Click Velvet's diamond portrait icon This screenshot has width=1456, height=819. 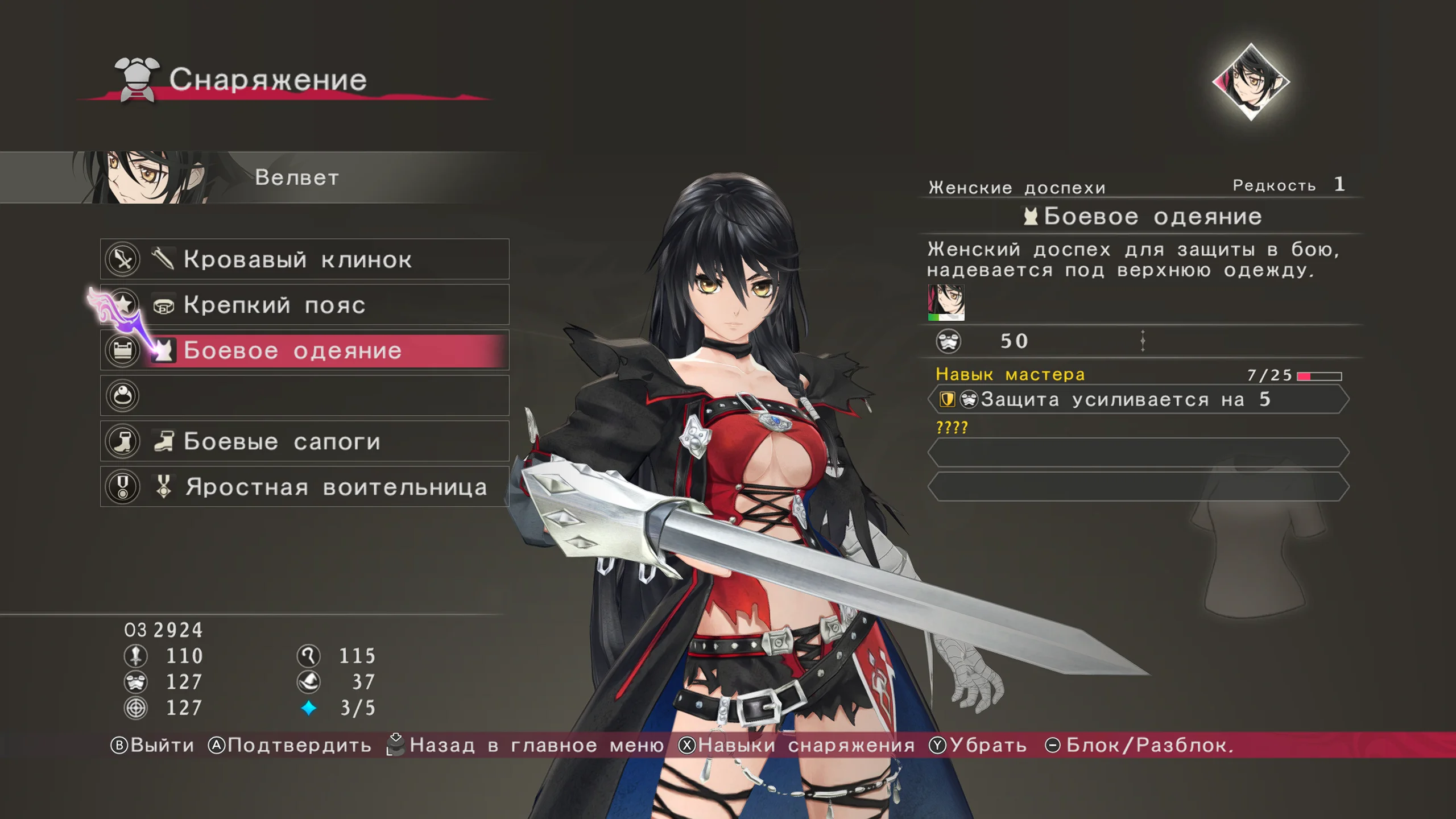pyautogui.click(x=1251, y=81)
